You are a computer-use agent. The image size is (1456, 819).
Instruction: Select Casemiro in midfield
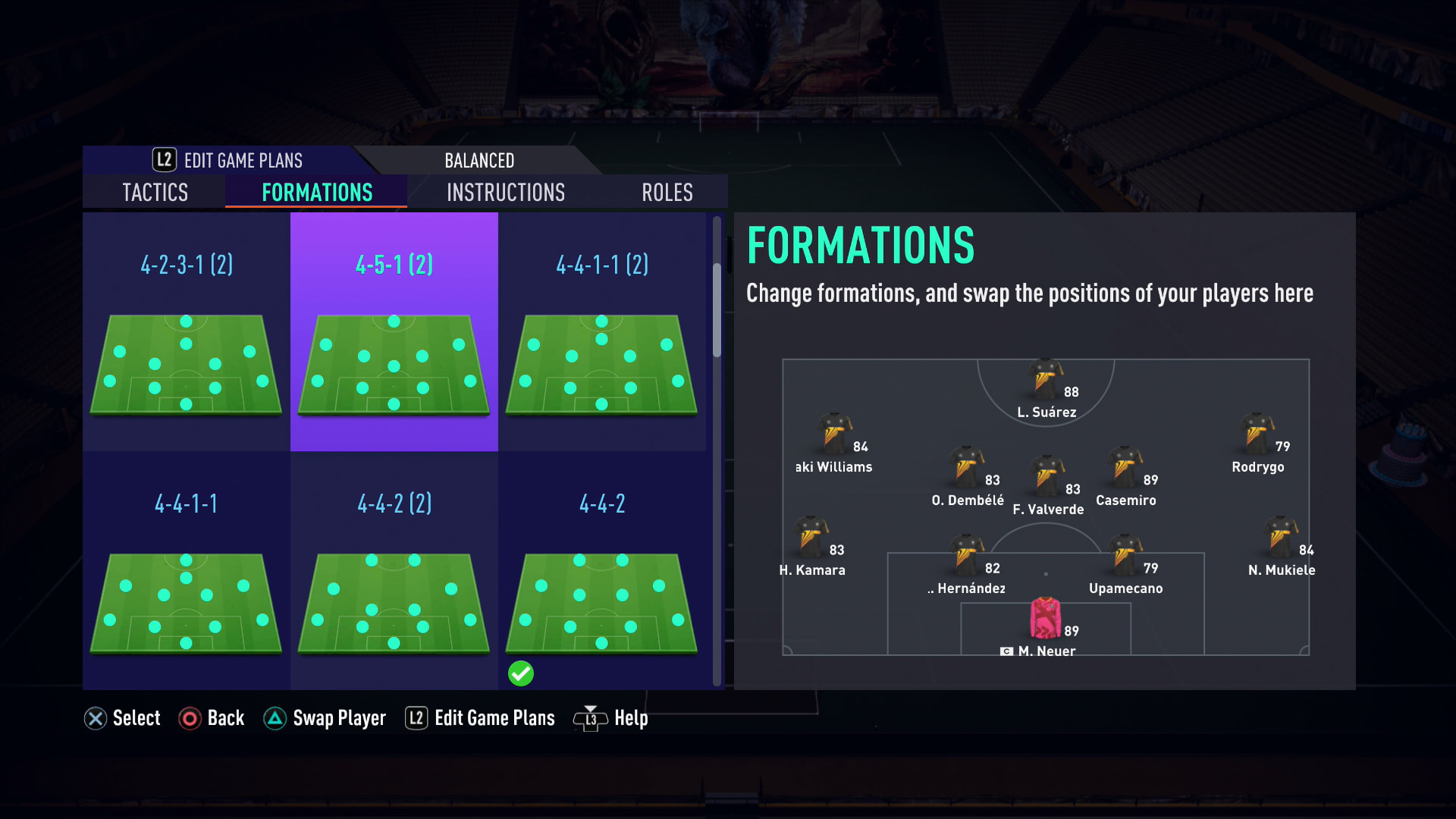click(x=1125, y=467)
